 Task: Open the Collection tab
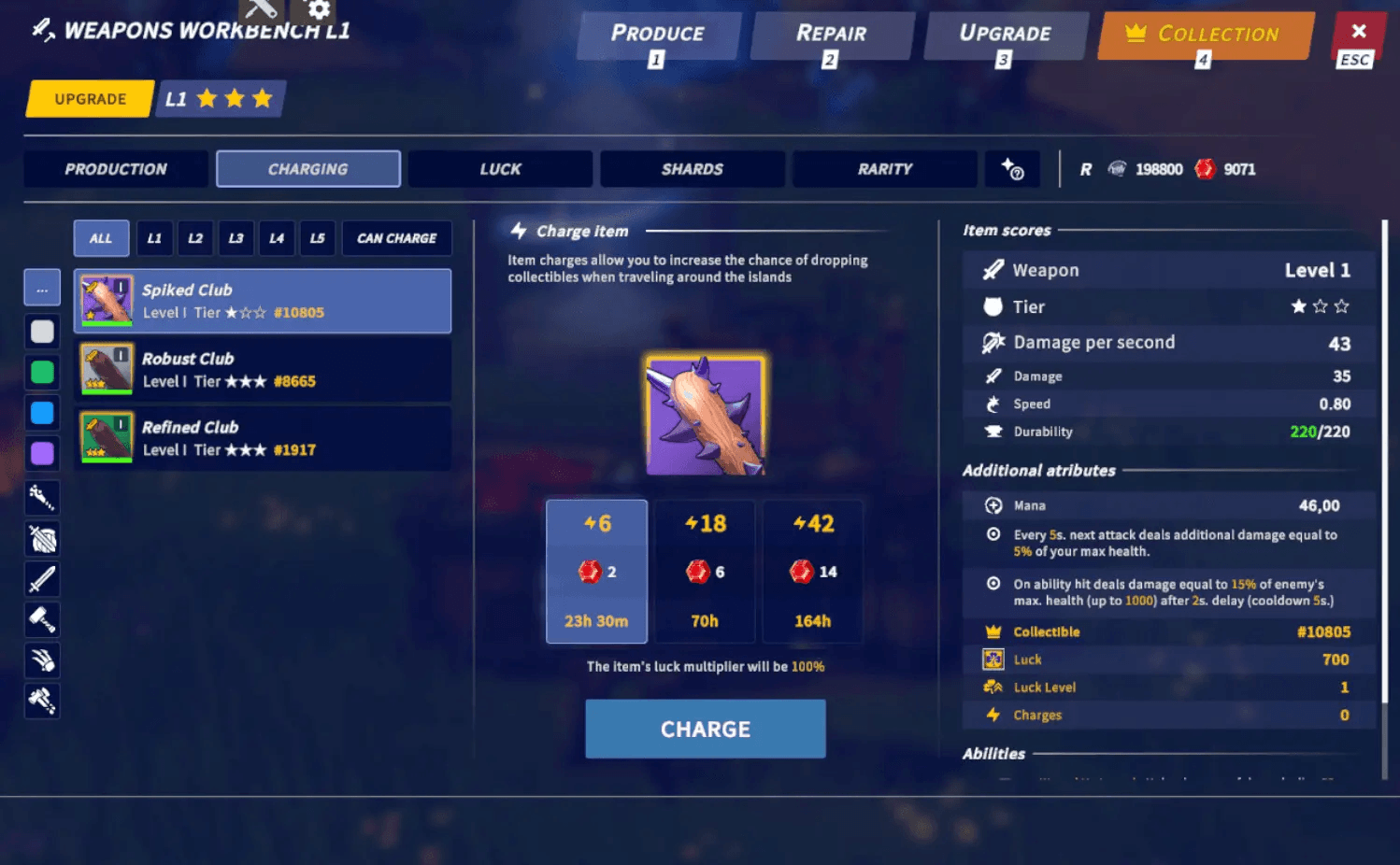[1206, 35]
